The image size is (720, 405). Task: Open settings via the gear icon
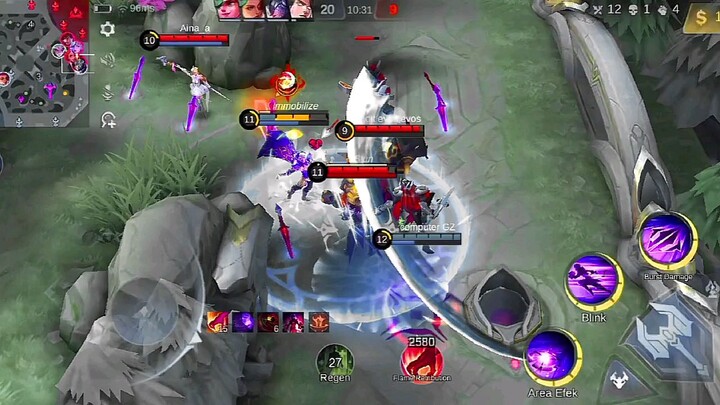108,29
